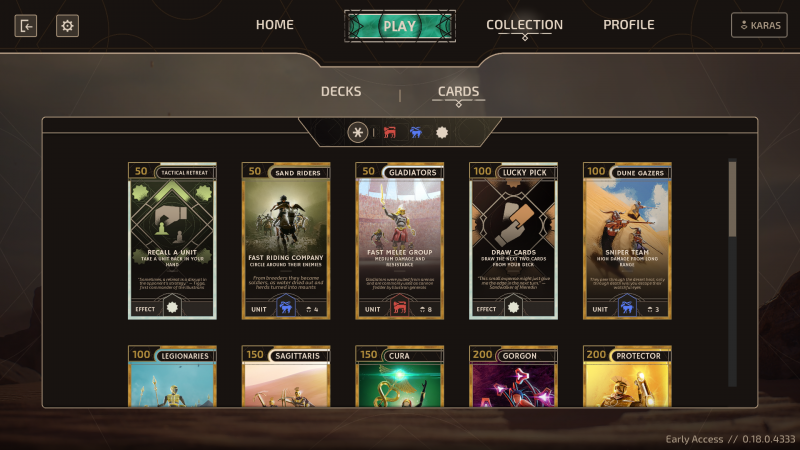The width and height of the screenshot is (800, 450).
Task: Open the Lucky Pick card
Action: [x=514, y=240]
